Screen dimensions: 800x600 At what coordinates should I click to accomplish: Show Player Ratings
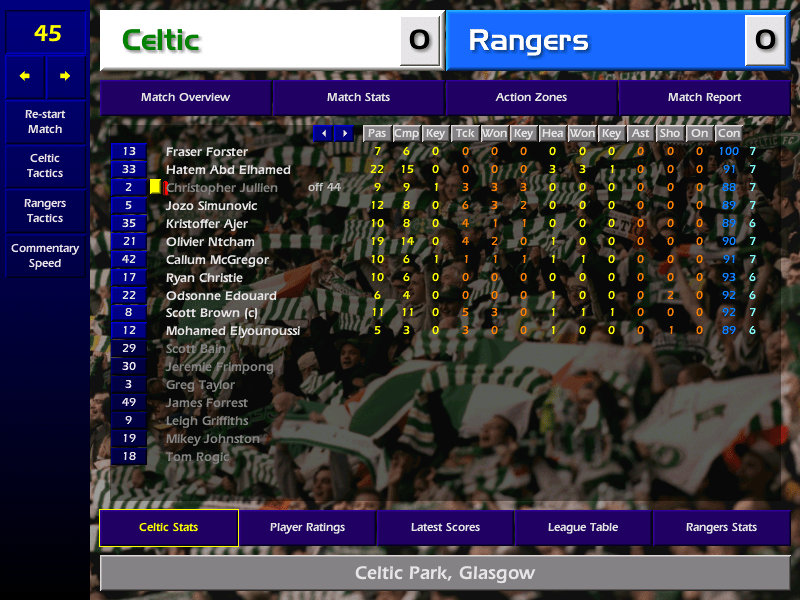307,527
